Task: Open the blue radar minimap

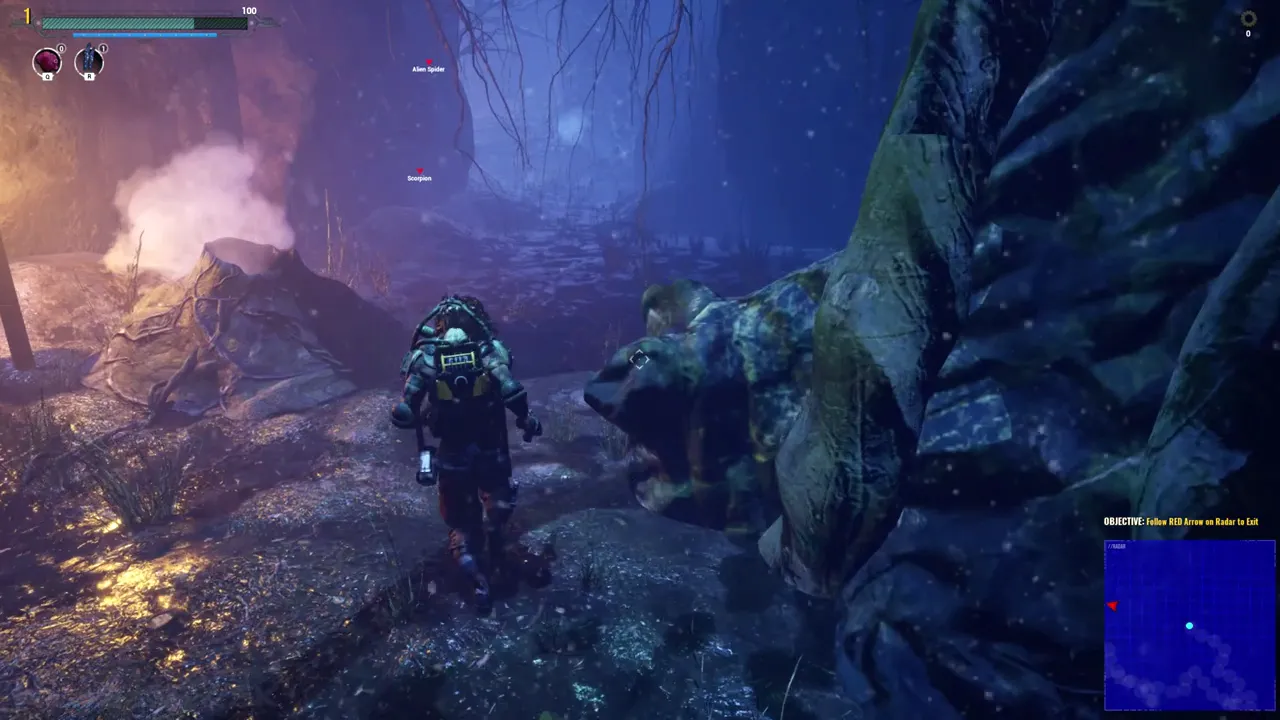Action: tap(1189, 624)
